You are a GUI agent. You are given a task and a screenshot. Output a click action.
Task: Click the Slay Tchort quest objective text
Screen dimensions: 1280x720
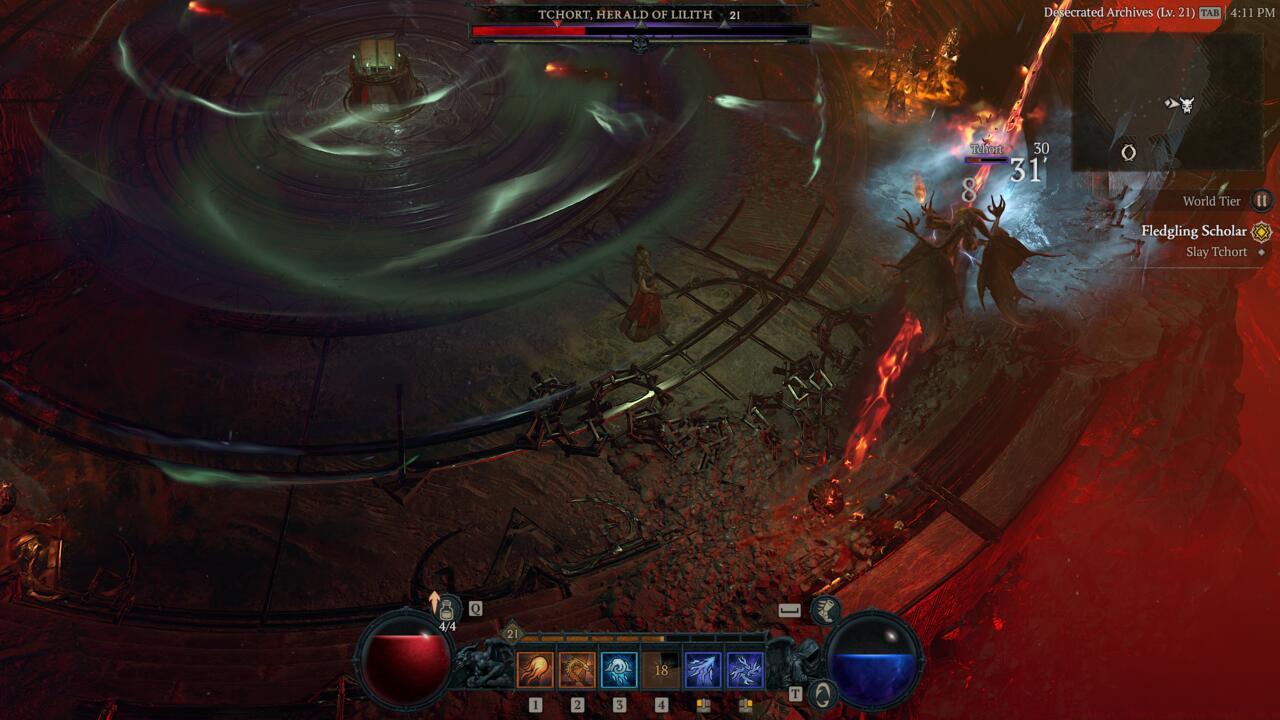click(1215, 251)
